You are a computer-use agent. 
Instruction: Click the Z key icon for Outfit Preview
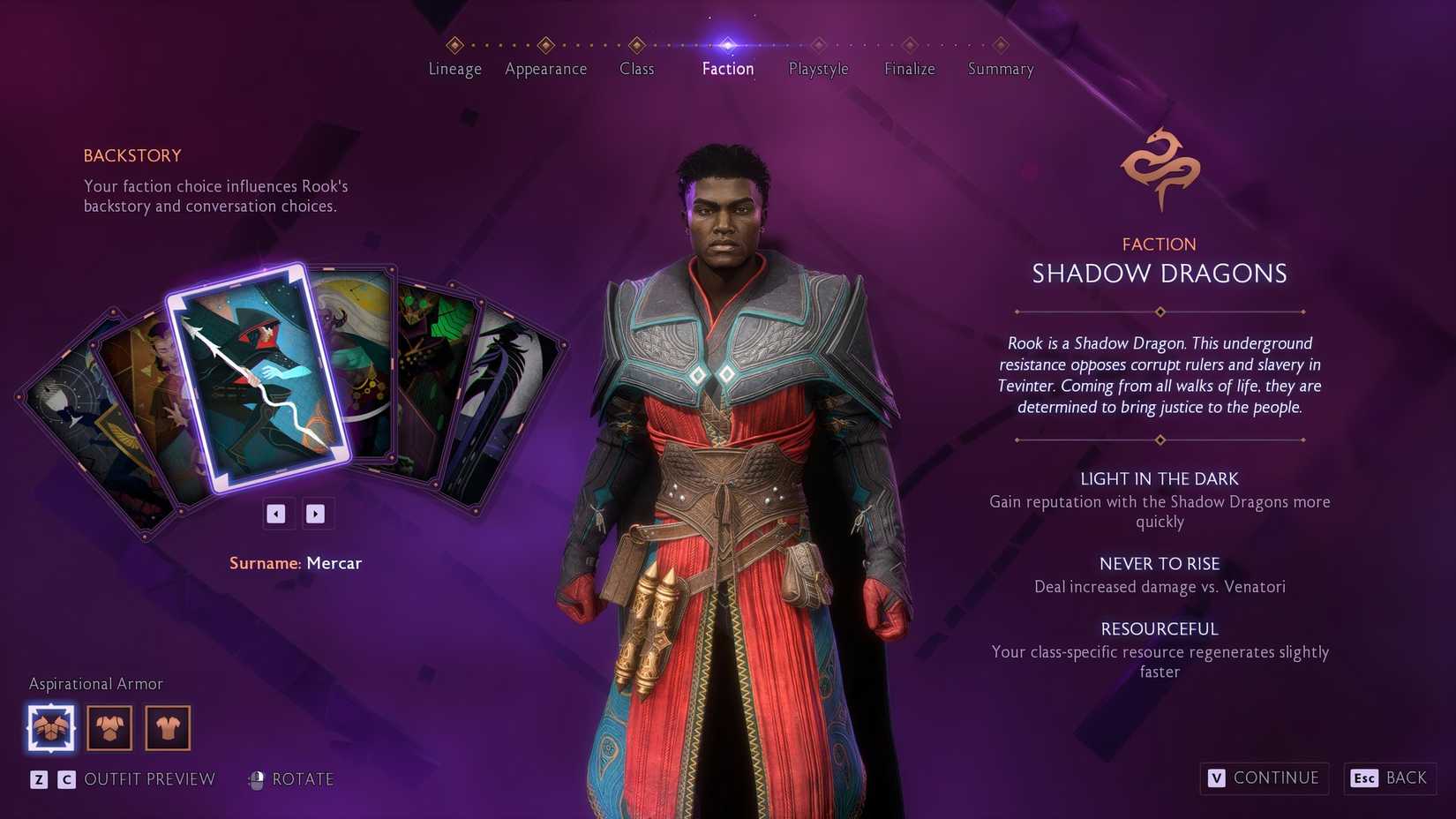(38, 779)
